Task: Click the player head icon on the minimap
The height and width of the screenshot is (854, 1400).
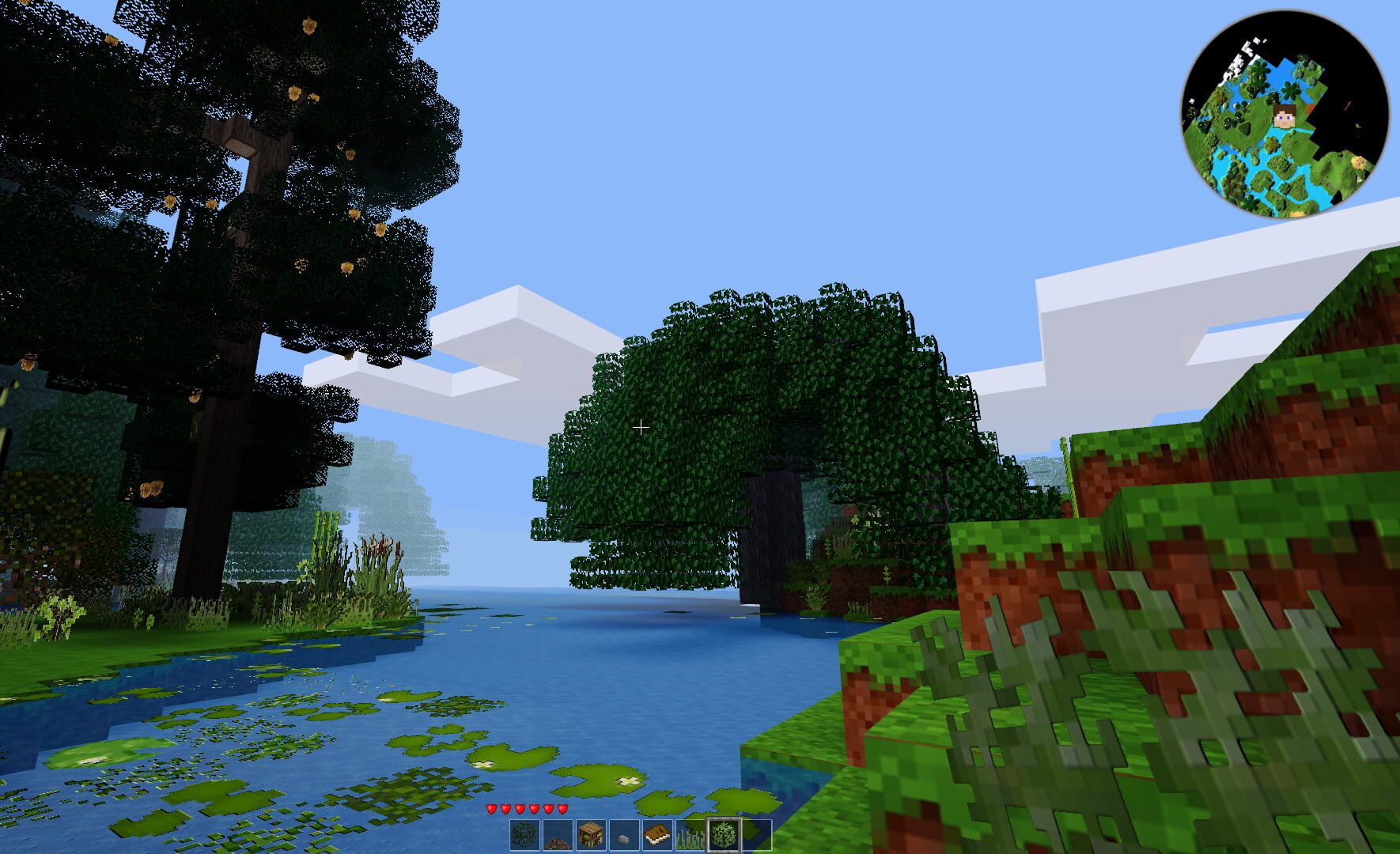Action: tap(1283, 115)
